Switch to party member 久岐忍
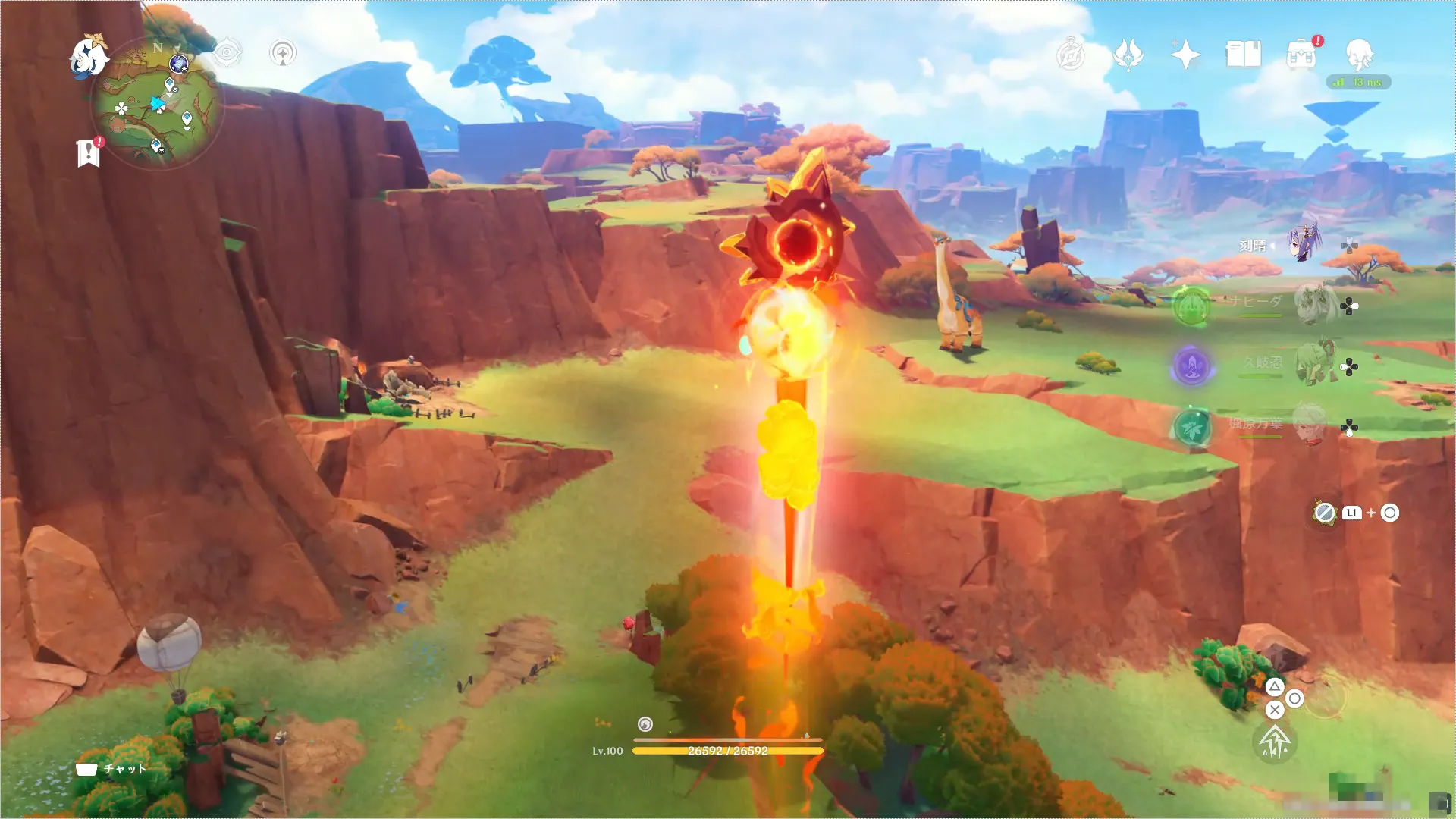The image size is (1456, 819). (1314, 364)
